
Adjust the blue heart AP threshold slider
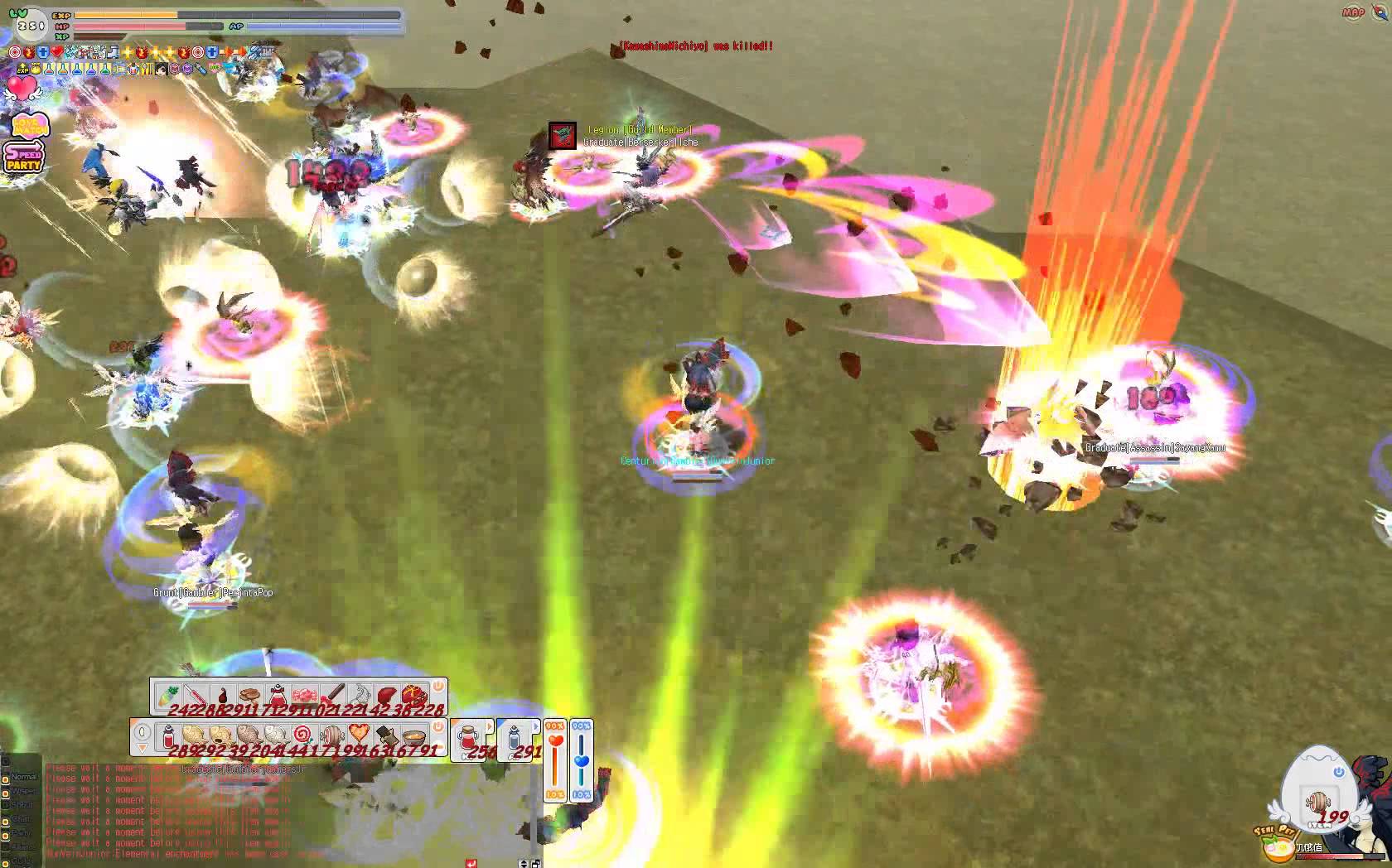click(x=582, y=762)
